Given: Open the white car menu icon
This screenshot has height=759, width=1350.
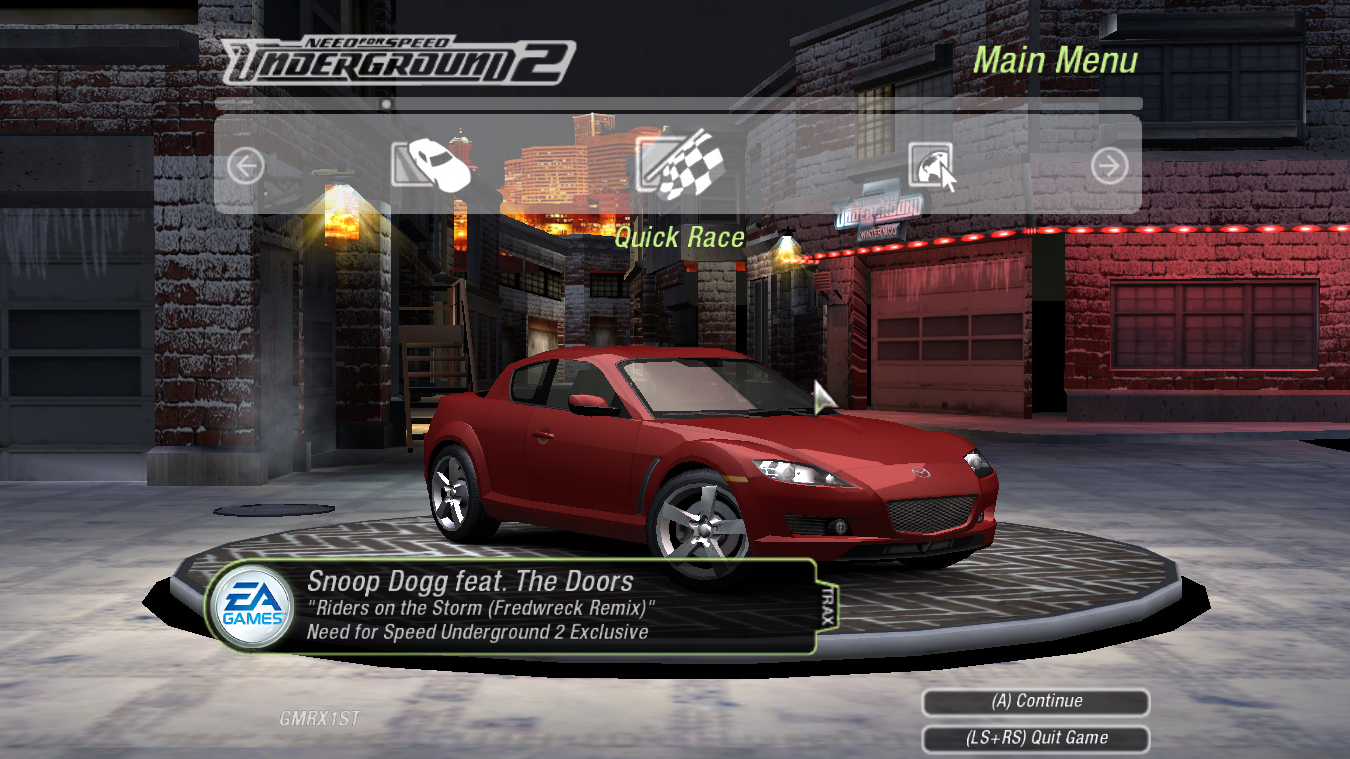Looking at the screenshot, I should (x=432, y=163).
